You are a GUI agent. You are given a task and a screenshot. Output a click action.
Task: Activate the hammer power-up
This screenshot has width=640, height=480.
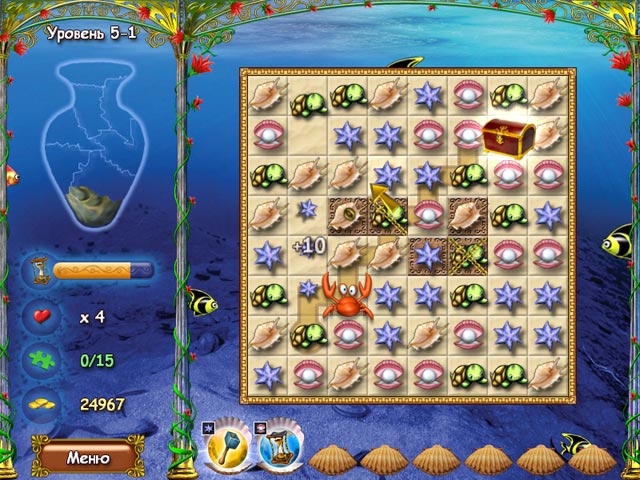(227, 450)
